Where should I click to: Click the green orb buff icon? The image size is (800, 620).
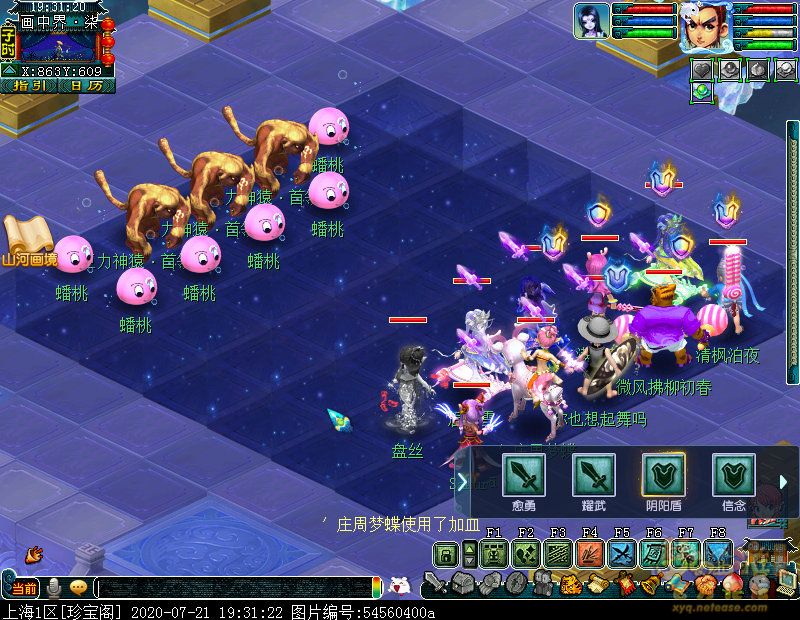(702, 91)
